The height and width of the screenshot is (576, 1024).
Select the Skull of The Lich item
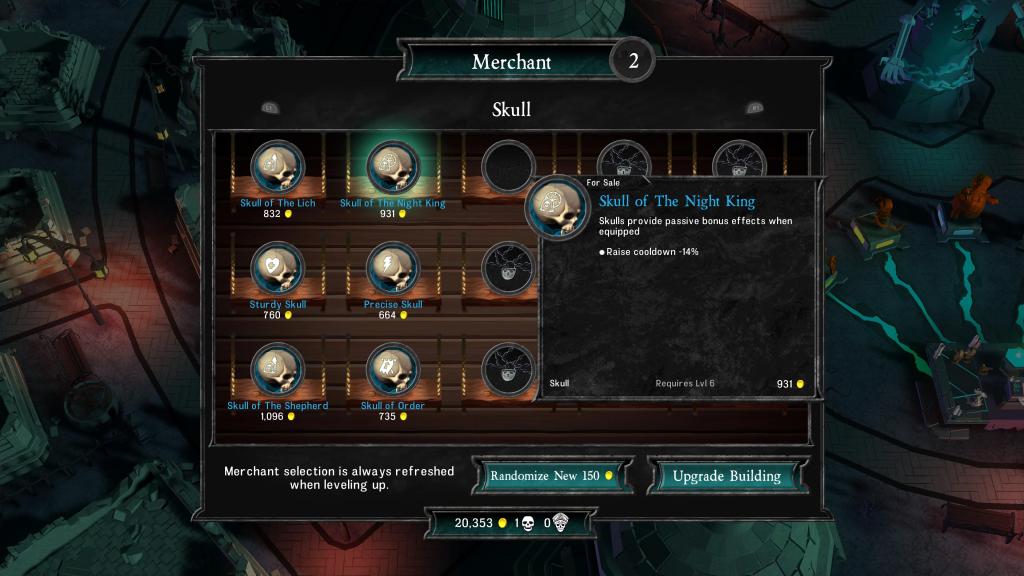tap(278, 168)
